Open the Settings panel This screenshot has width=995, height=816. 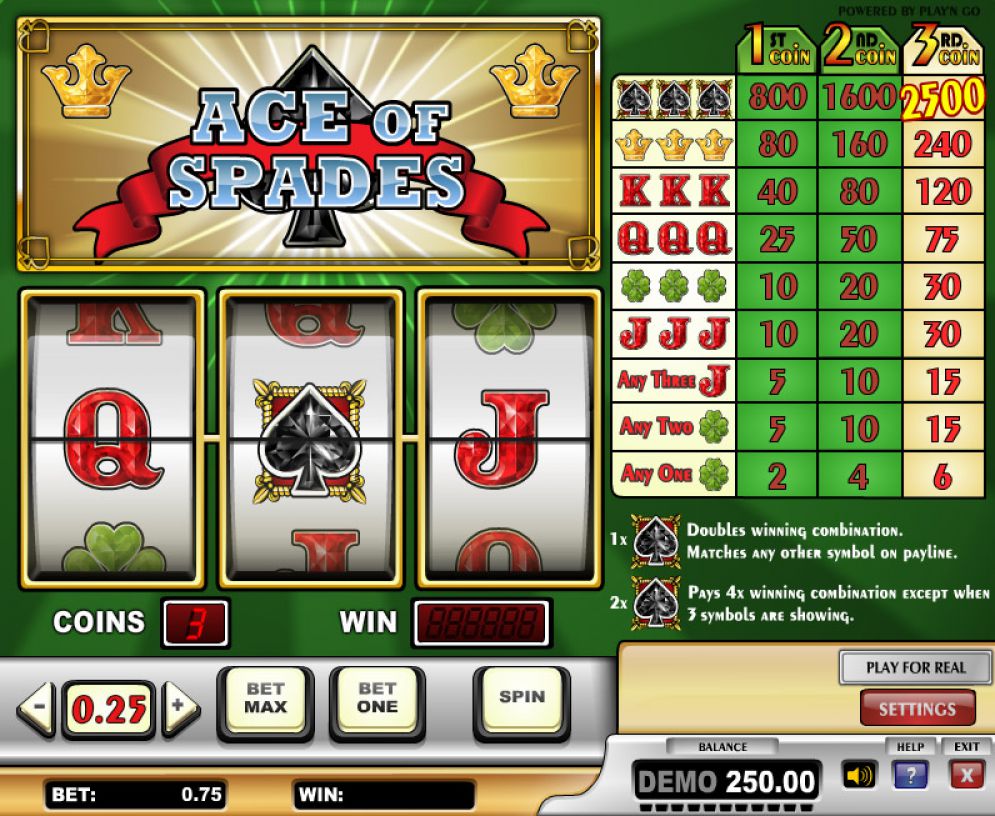pos(917,709)
